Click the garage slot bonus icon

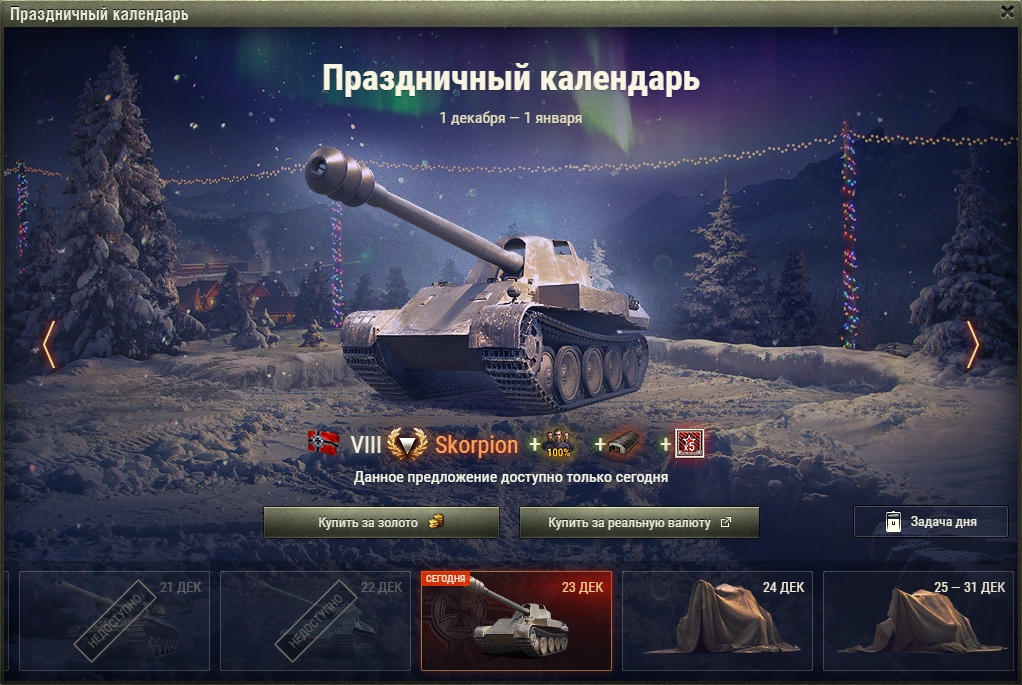click(x=624, y=444)
